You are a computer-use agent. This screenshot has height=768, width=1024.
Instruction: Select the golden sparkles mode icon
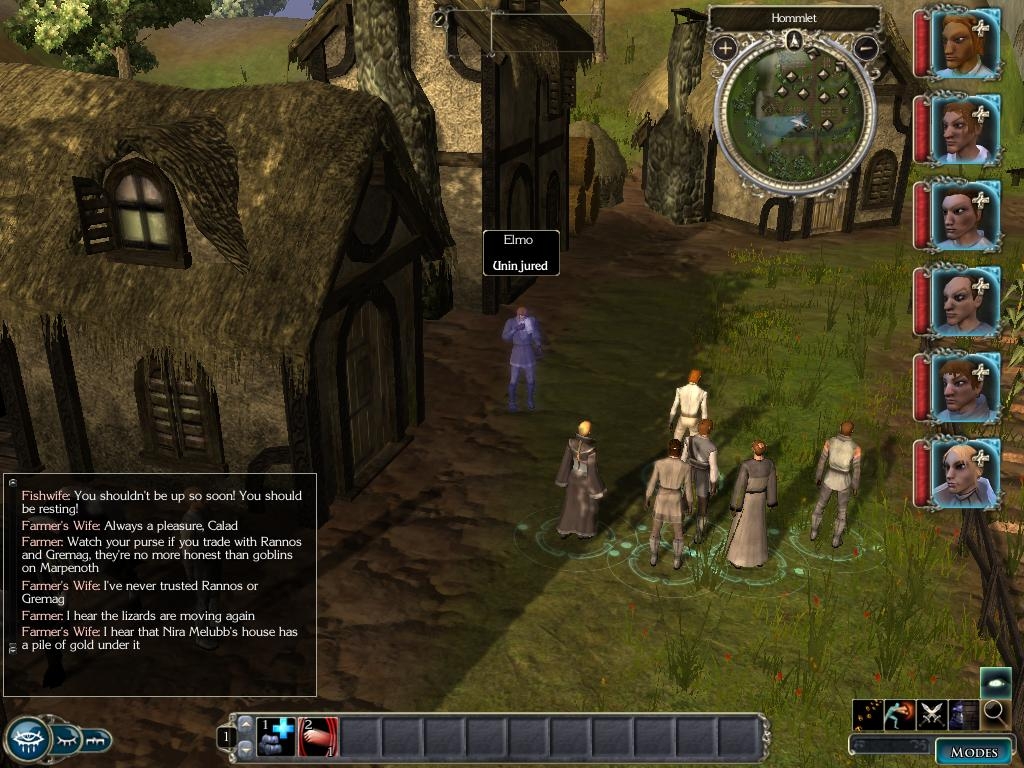click(x=868, y=714)
